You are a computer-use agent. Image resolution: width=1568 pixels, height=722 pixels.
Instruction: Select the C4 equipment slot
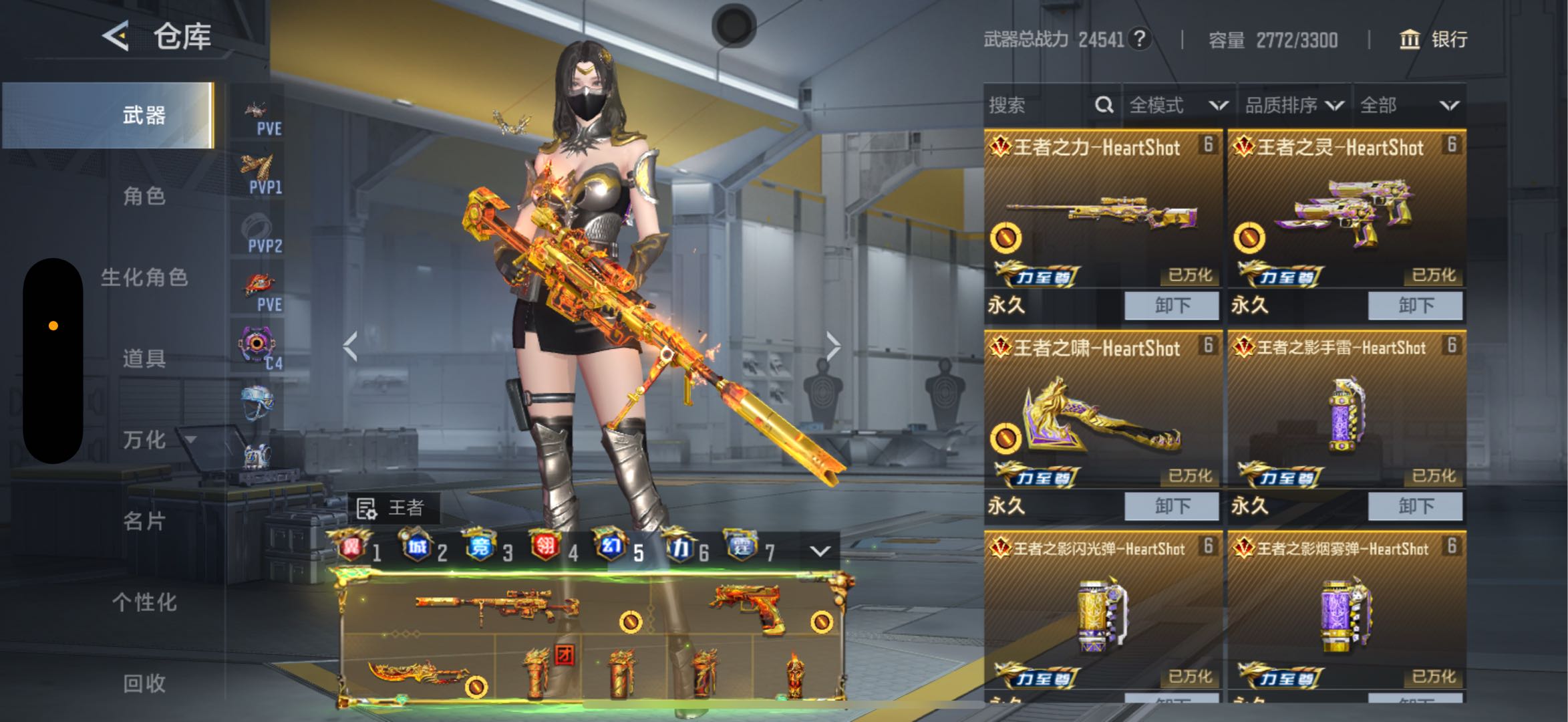pos(260,348)
